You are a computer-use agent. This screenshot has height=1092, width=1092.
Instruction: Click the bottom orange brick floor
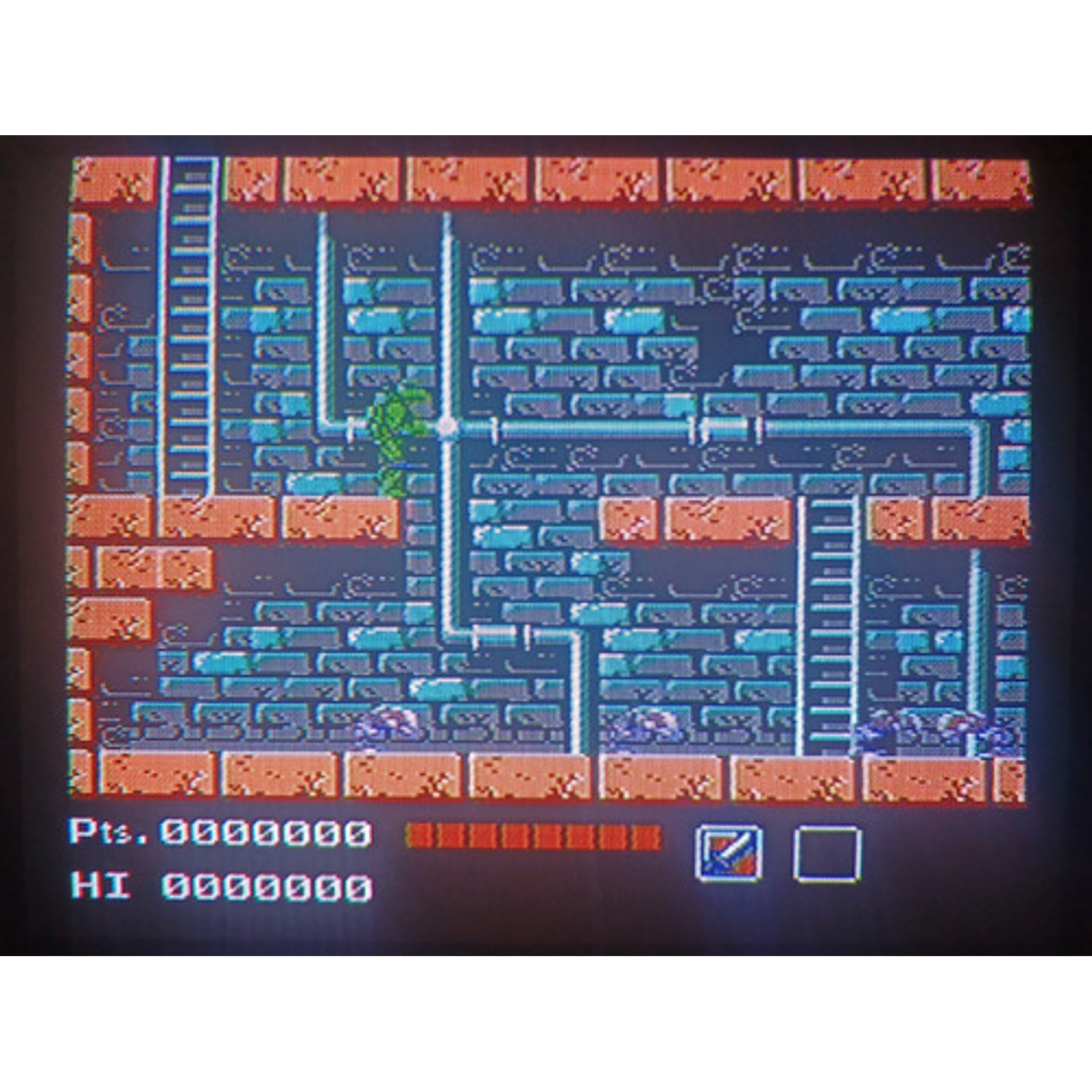(x=532, y=775)
